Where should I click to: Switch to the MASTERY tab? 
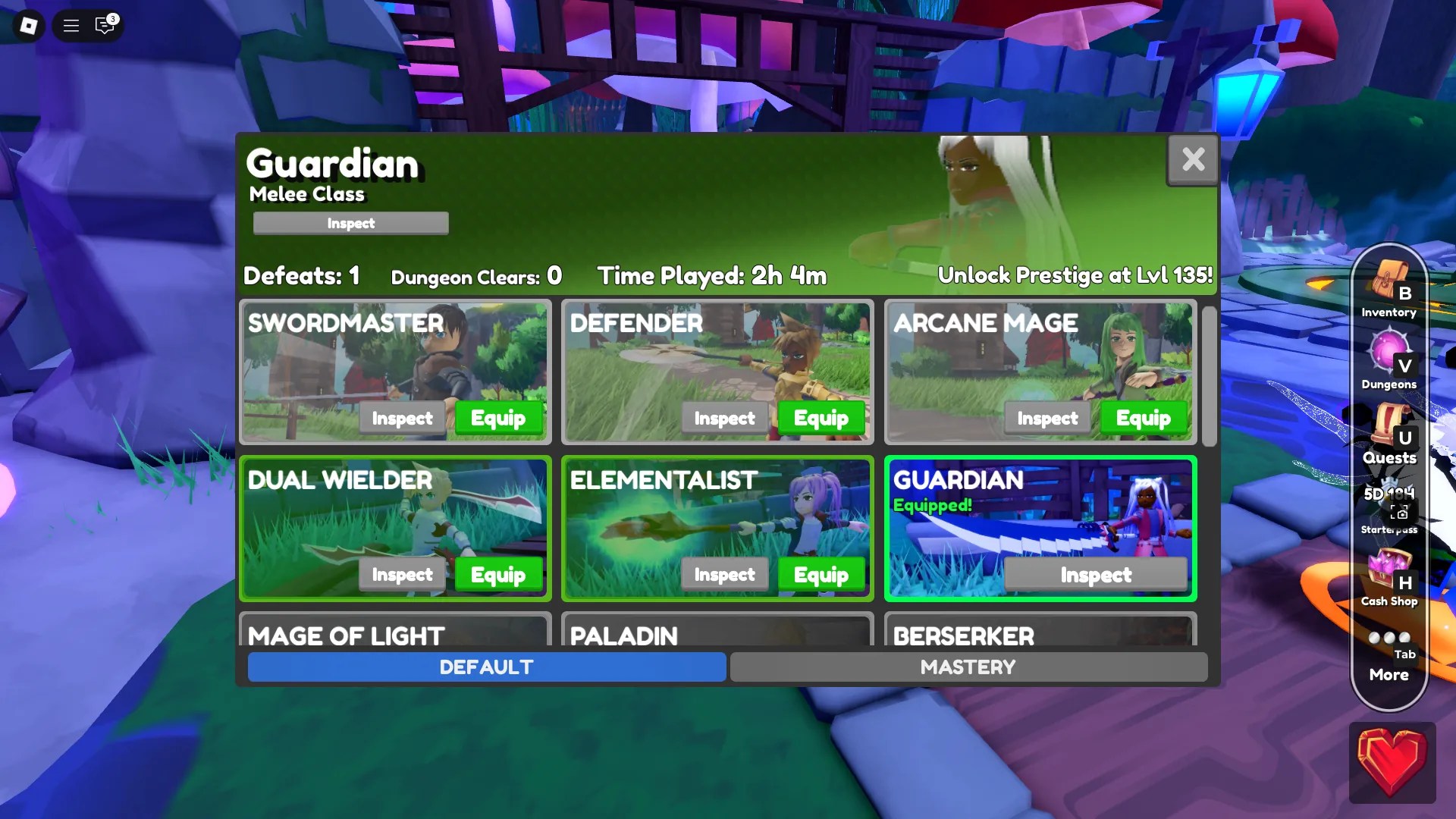click(x=968, y=667)
